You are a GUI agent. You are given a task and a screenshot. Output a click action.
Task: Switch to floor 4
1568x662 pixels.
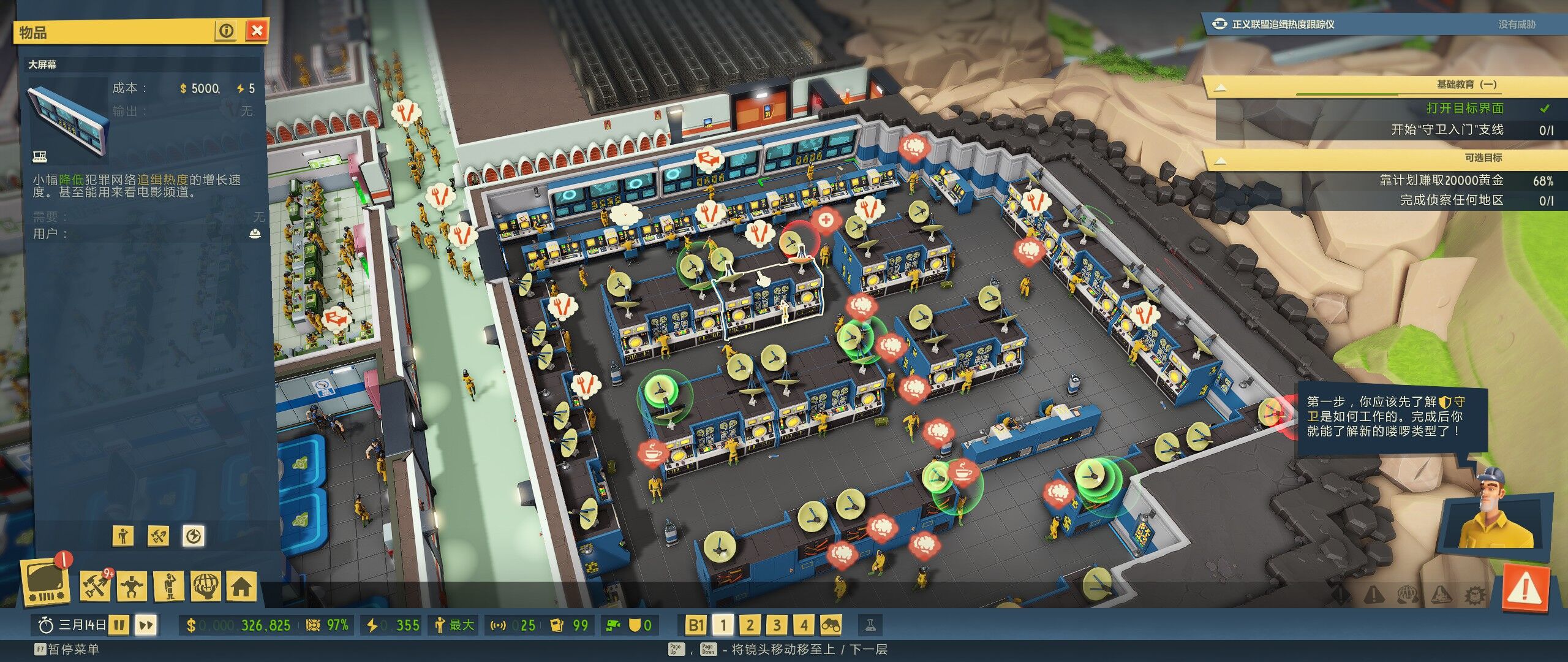804,625
